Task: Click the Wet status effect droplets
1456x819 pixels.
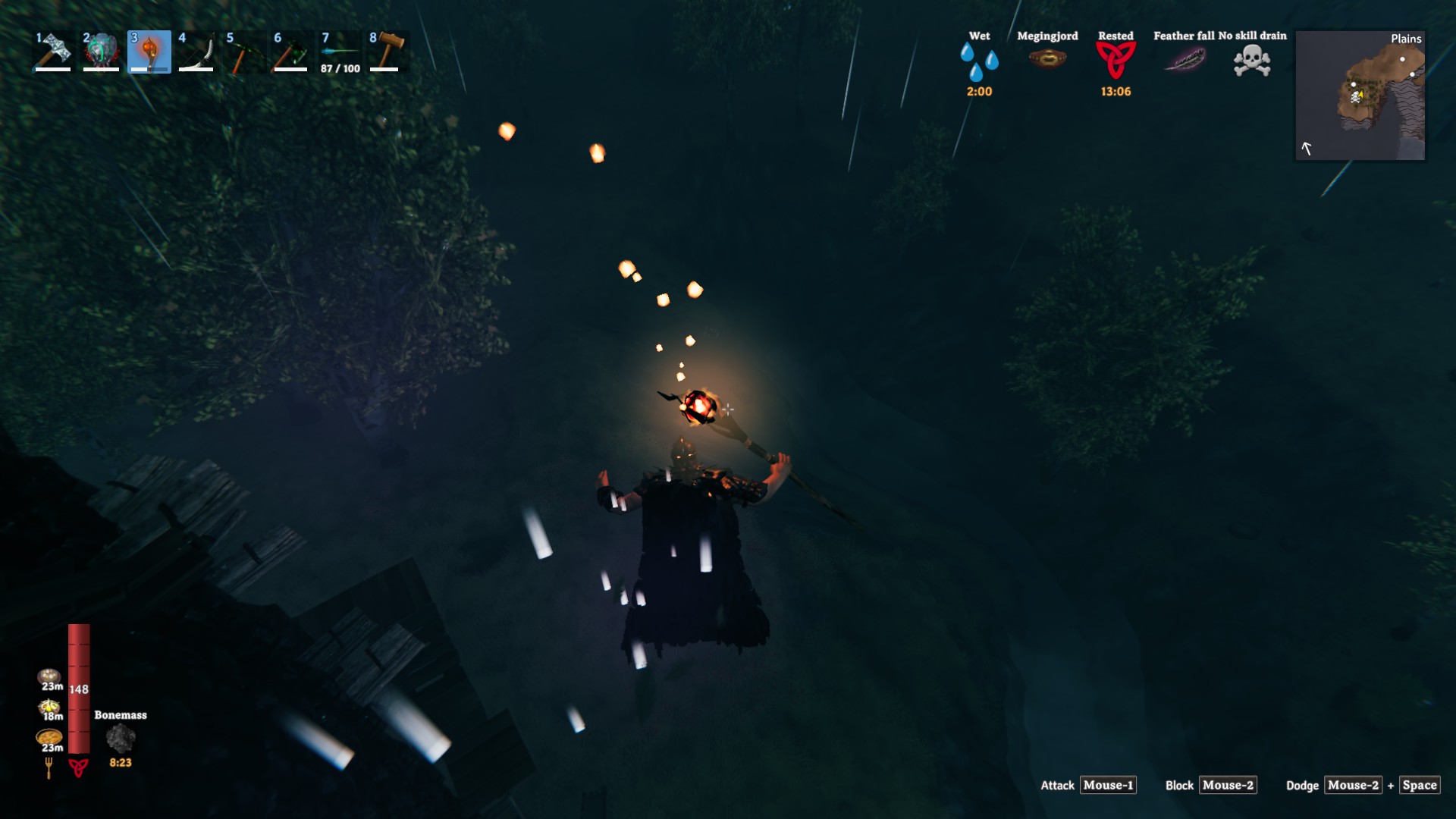Action: click(x=979, y=61)
